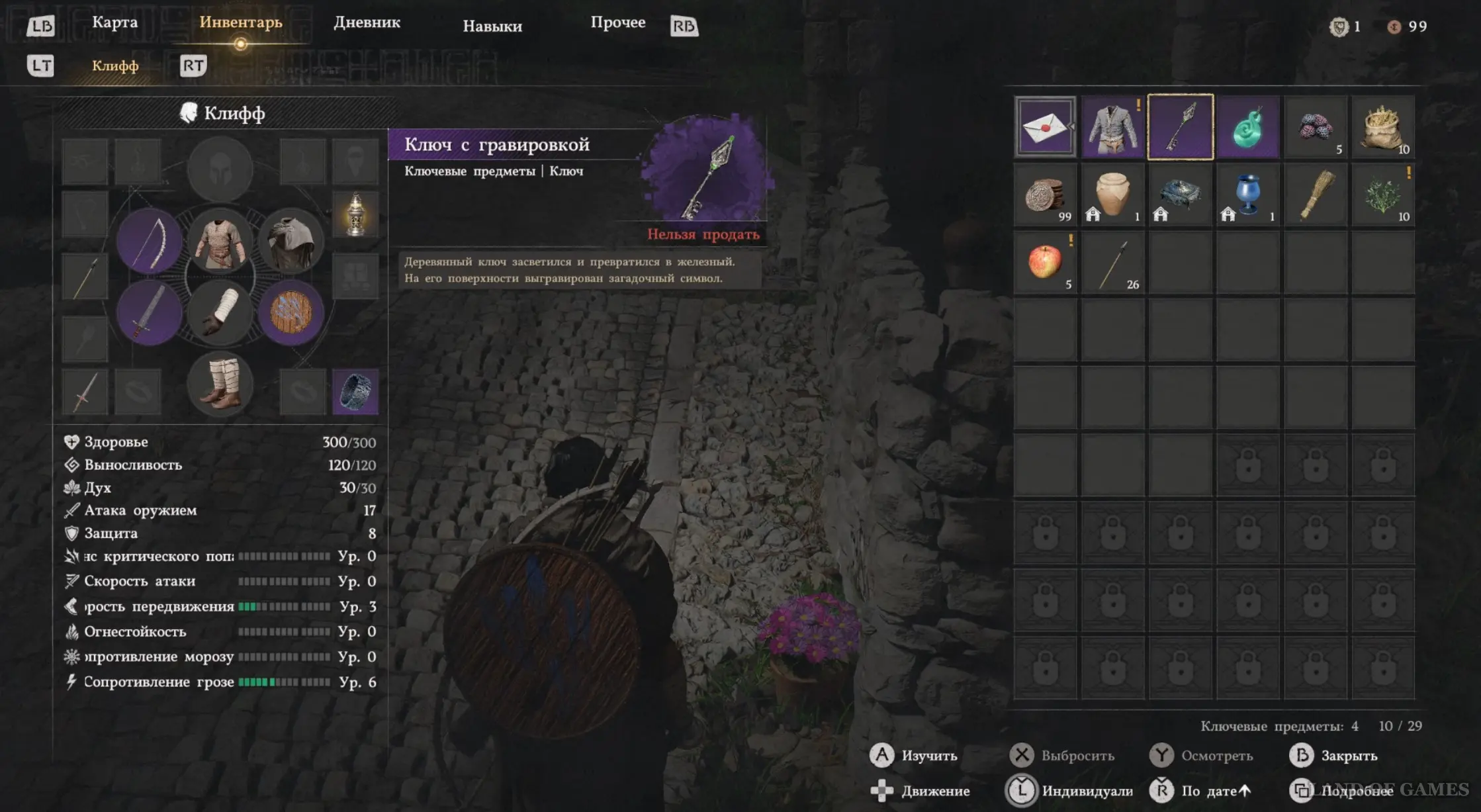Switch to the Карта tab
Screen dimensions: 1481x812
(114, 23)
